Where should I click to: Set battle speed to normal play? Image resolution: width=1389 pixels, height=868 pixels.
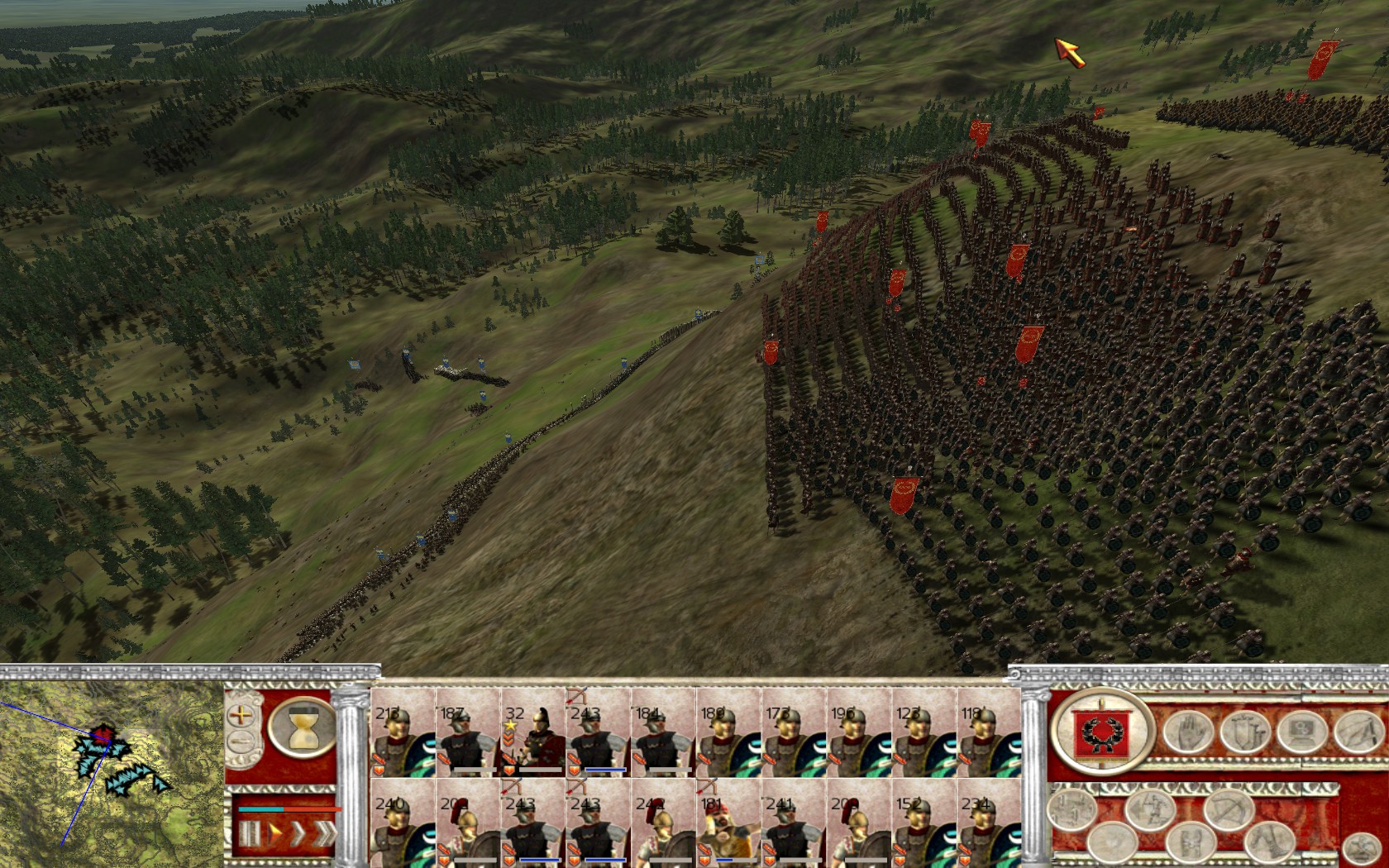[x=274, y=832]
